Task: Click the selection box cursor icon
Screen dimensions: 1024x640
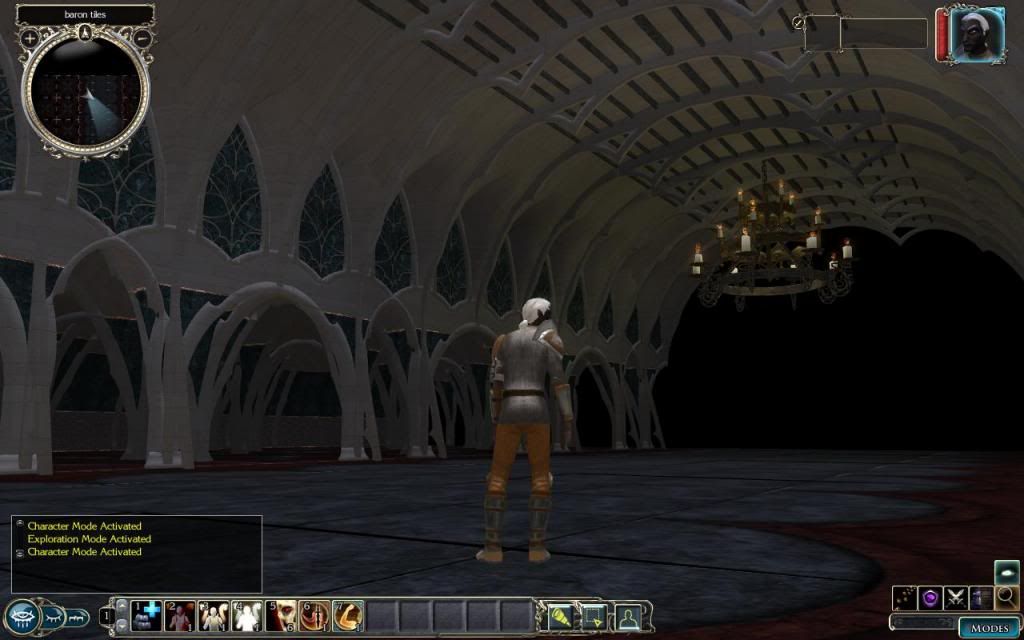Action: [x=593, y=617]
